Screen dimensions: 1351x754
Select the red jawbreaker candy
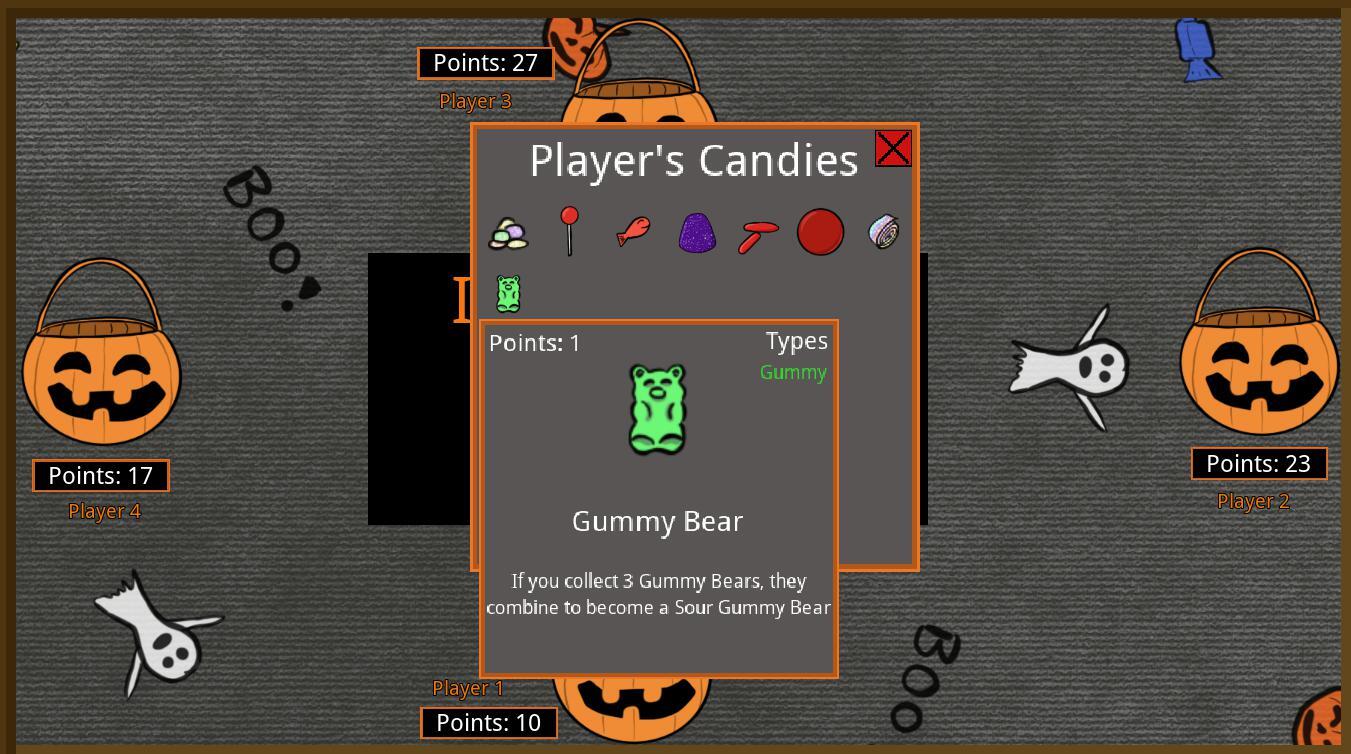click(x=821, y=232)
